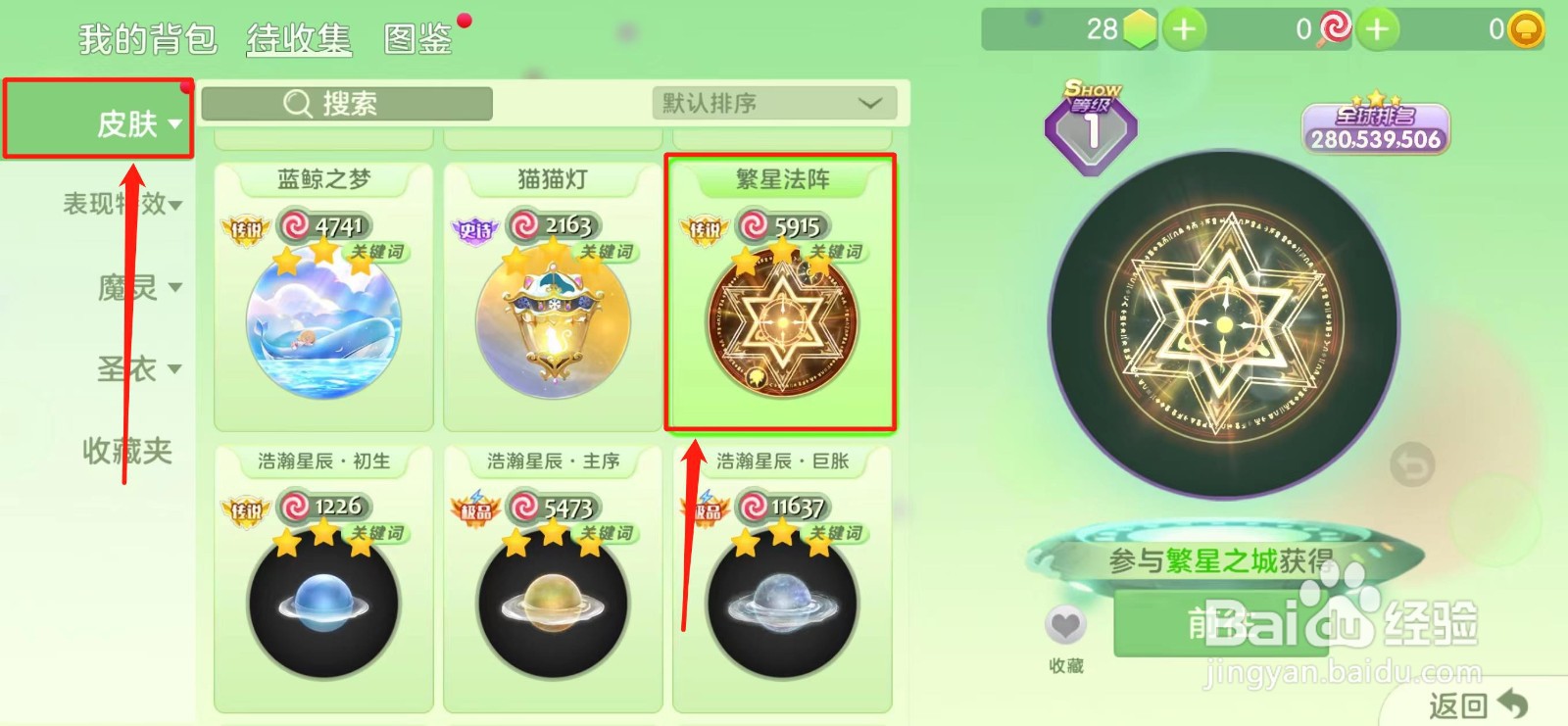Click the 全球排名 global ranking badge
This screenshot has width=1568, height=726.
(x=1375, y=125)
